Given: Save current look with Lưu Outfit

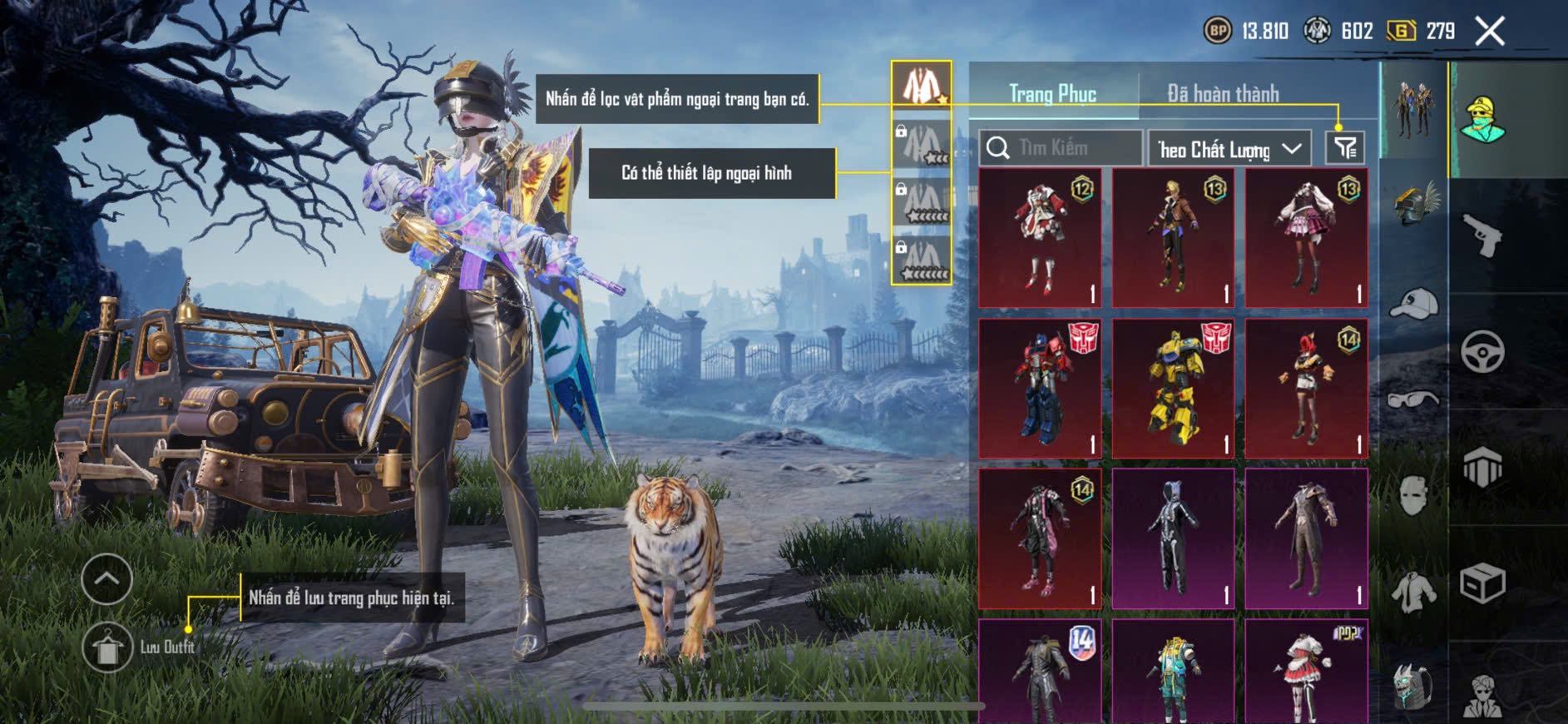Looking at the screenshot, I should 108,647.
